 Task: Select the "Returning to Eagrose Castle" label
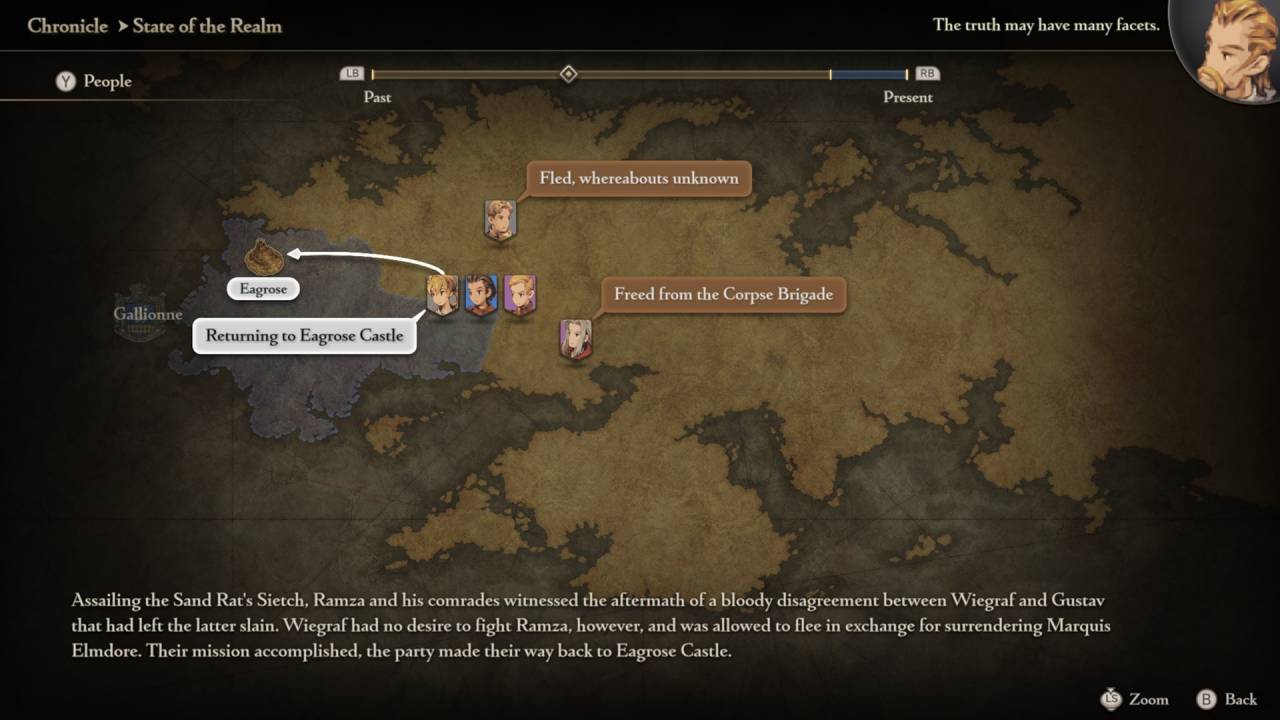(x=304, y=336)
